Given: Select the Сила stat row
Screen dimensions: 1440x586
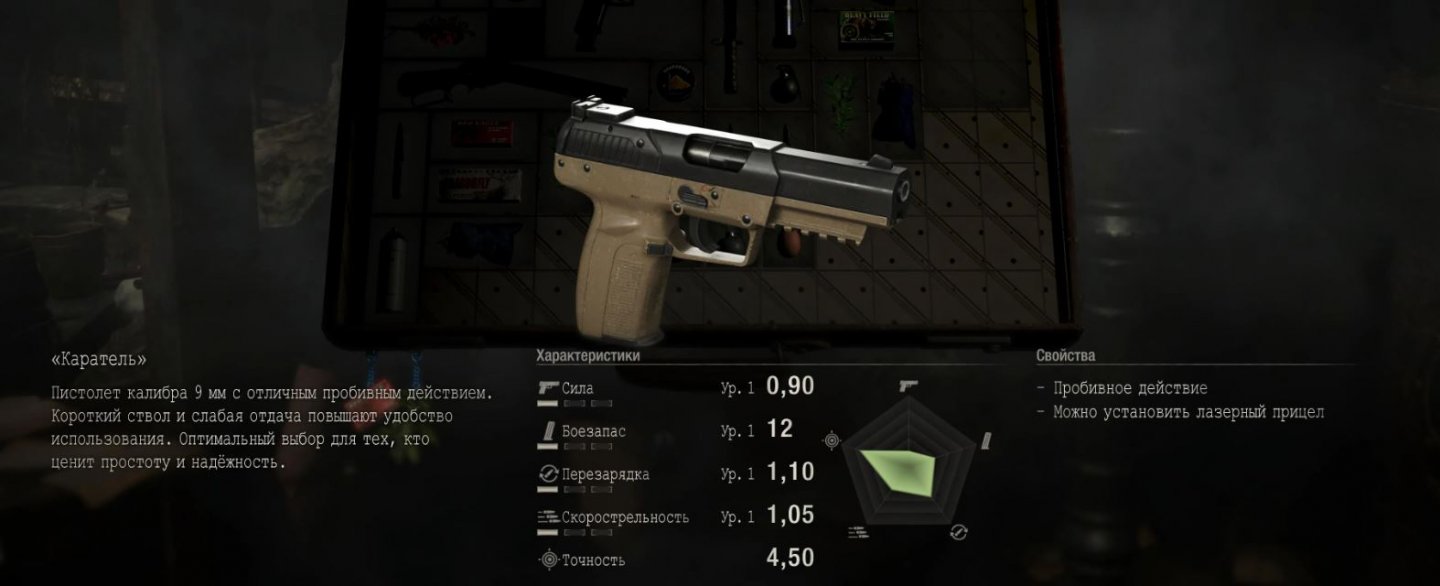Looking at the screenshot, I should pyautogui.click(x=676, y=387).
